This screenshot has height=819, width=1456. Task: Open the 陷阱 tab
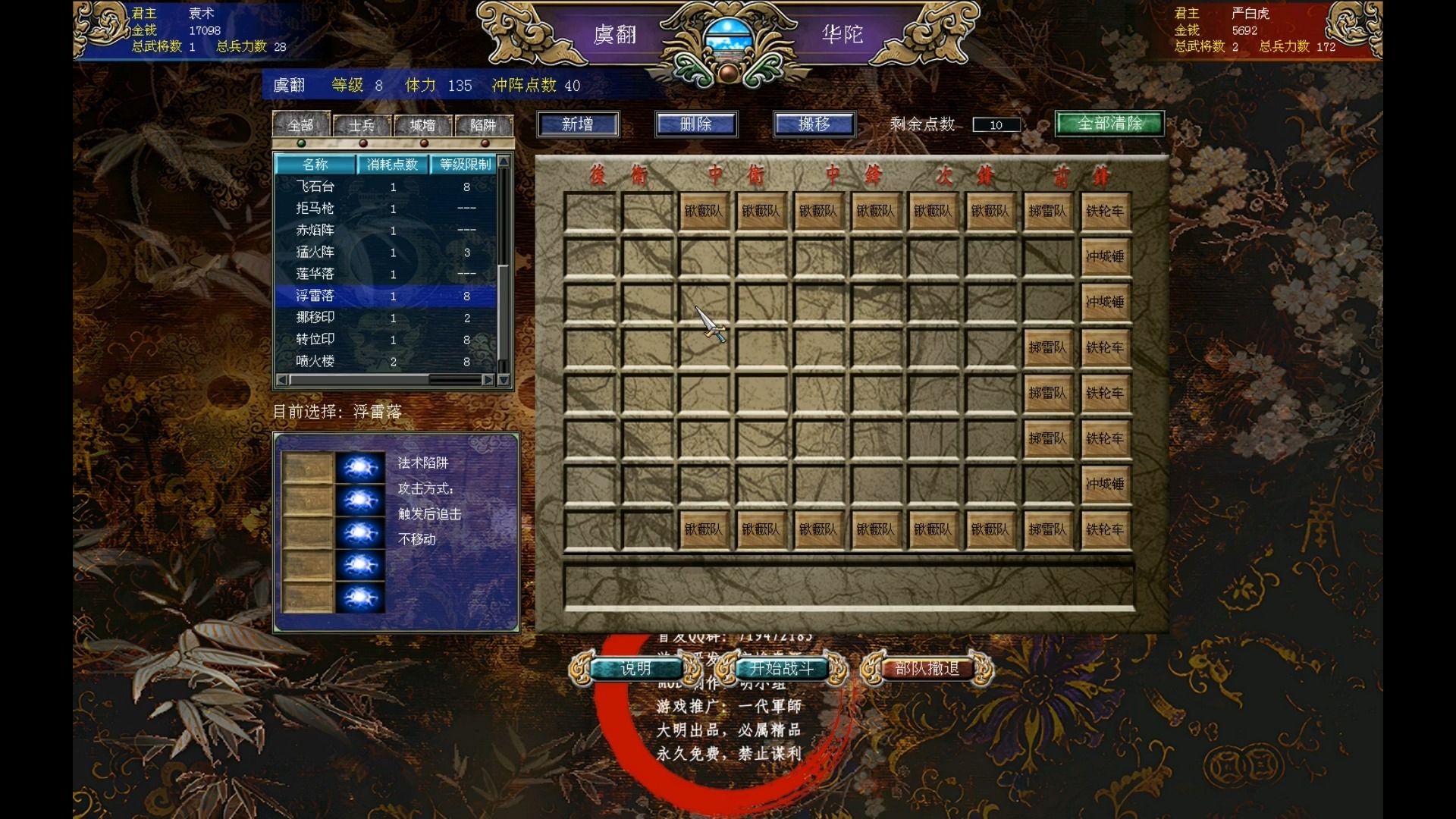click(484, 126)
